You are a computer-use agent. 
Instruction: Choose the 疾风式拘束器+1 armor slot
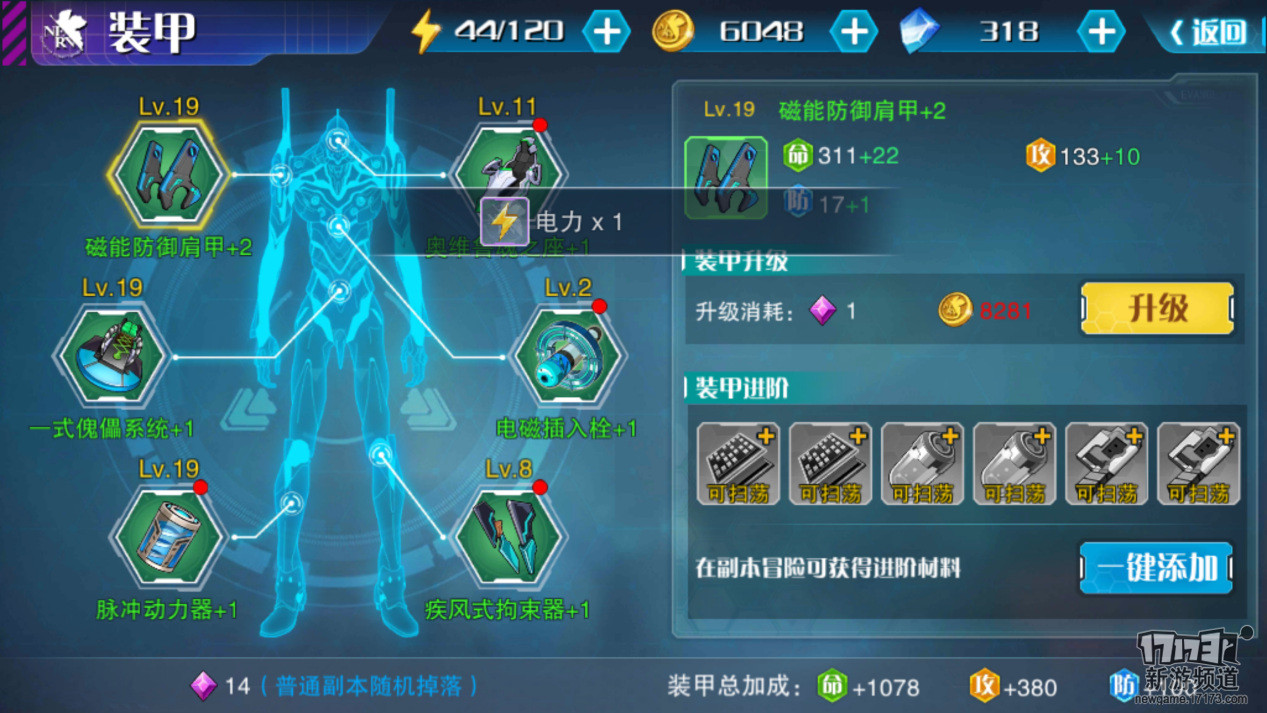[x=507, y=538]
